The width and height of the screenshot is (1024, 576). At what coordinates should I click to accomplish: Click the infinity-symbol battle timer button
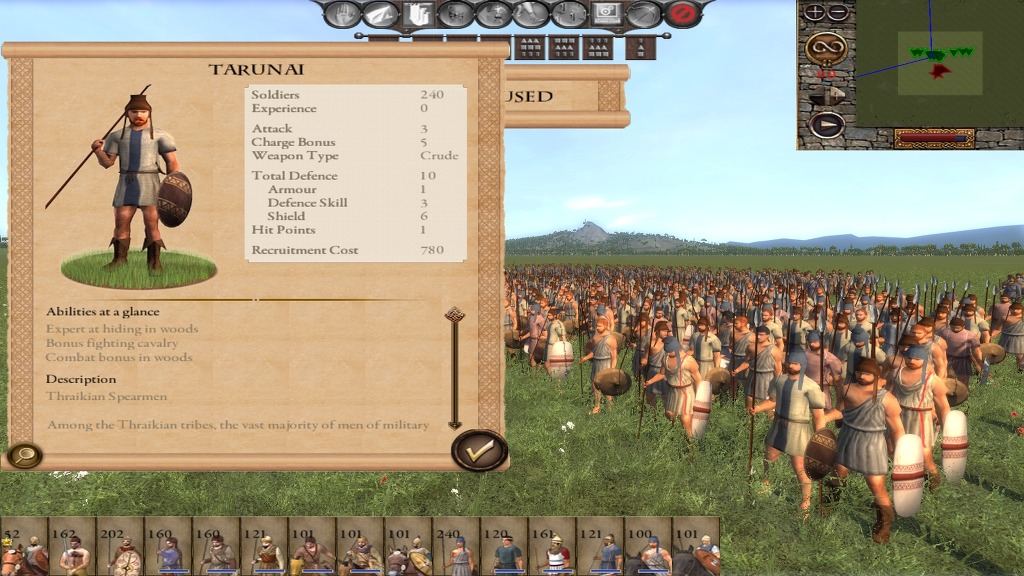pyautogui.click(x=826, y=46)
